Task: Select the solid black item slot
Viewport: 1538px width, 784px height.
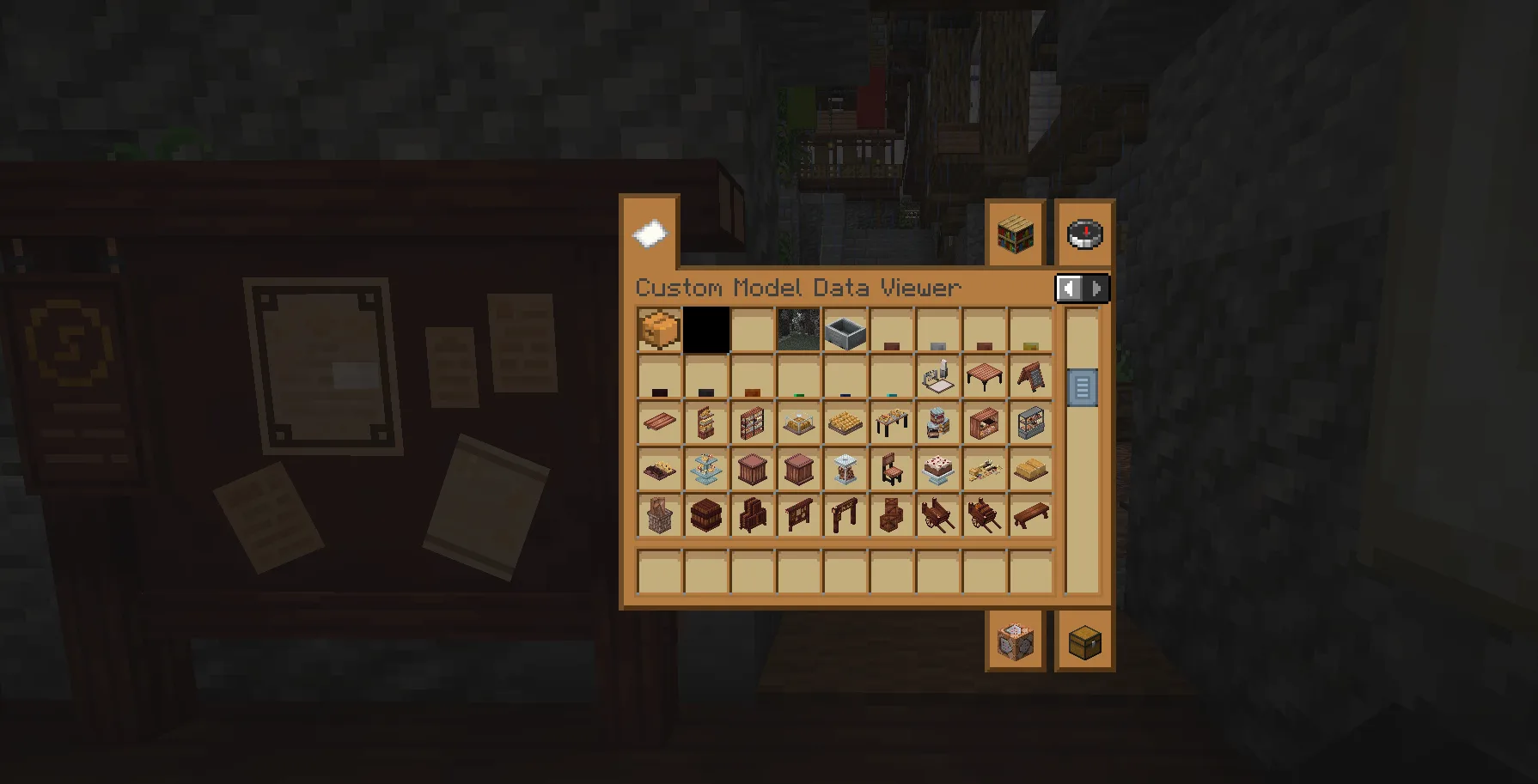Action: [x=706, y=331]
